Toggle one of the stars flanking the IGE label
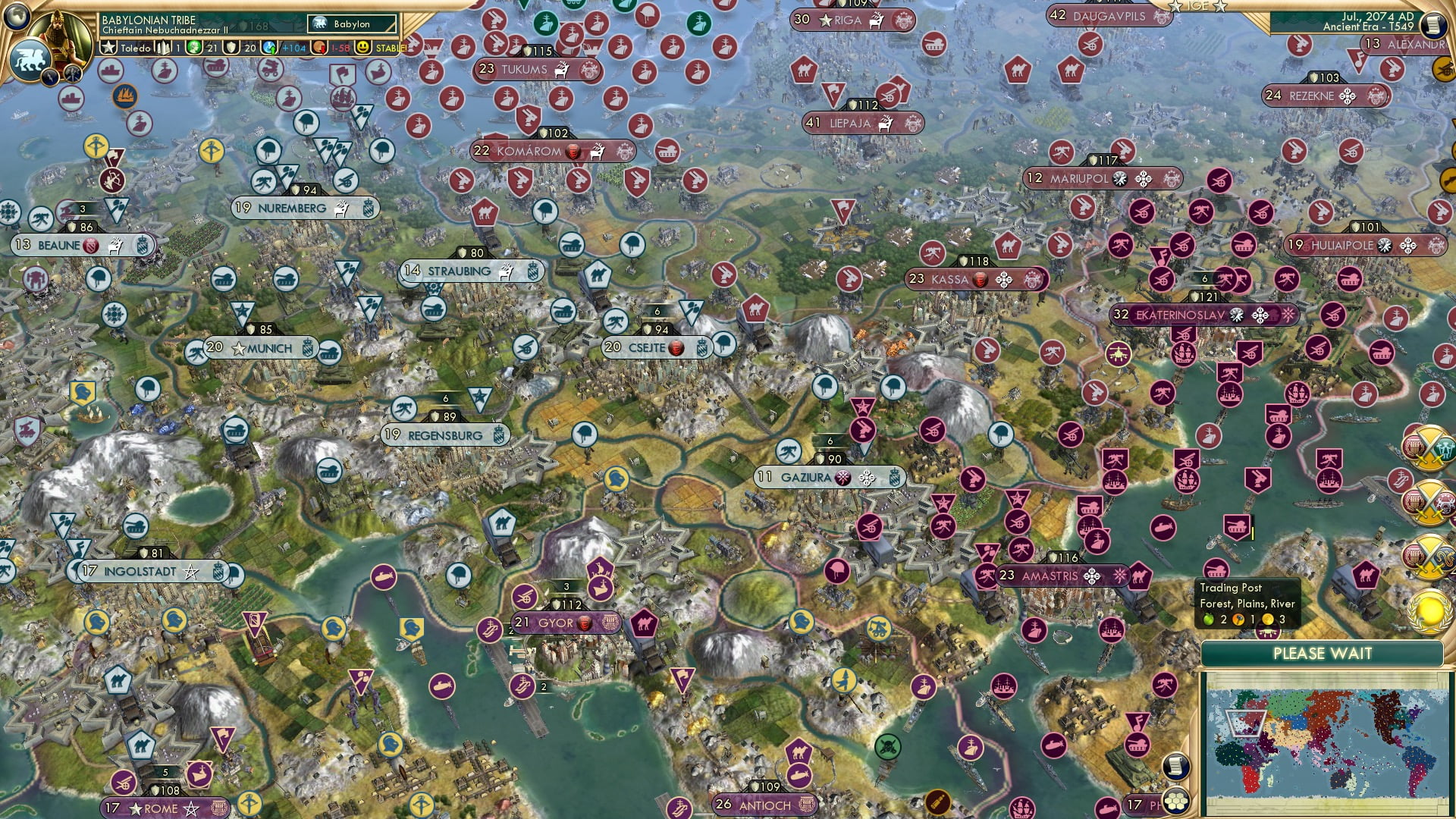Viewport: 1456px width, 819px height. point(1175,7)
